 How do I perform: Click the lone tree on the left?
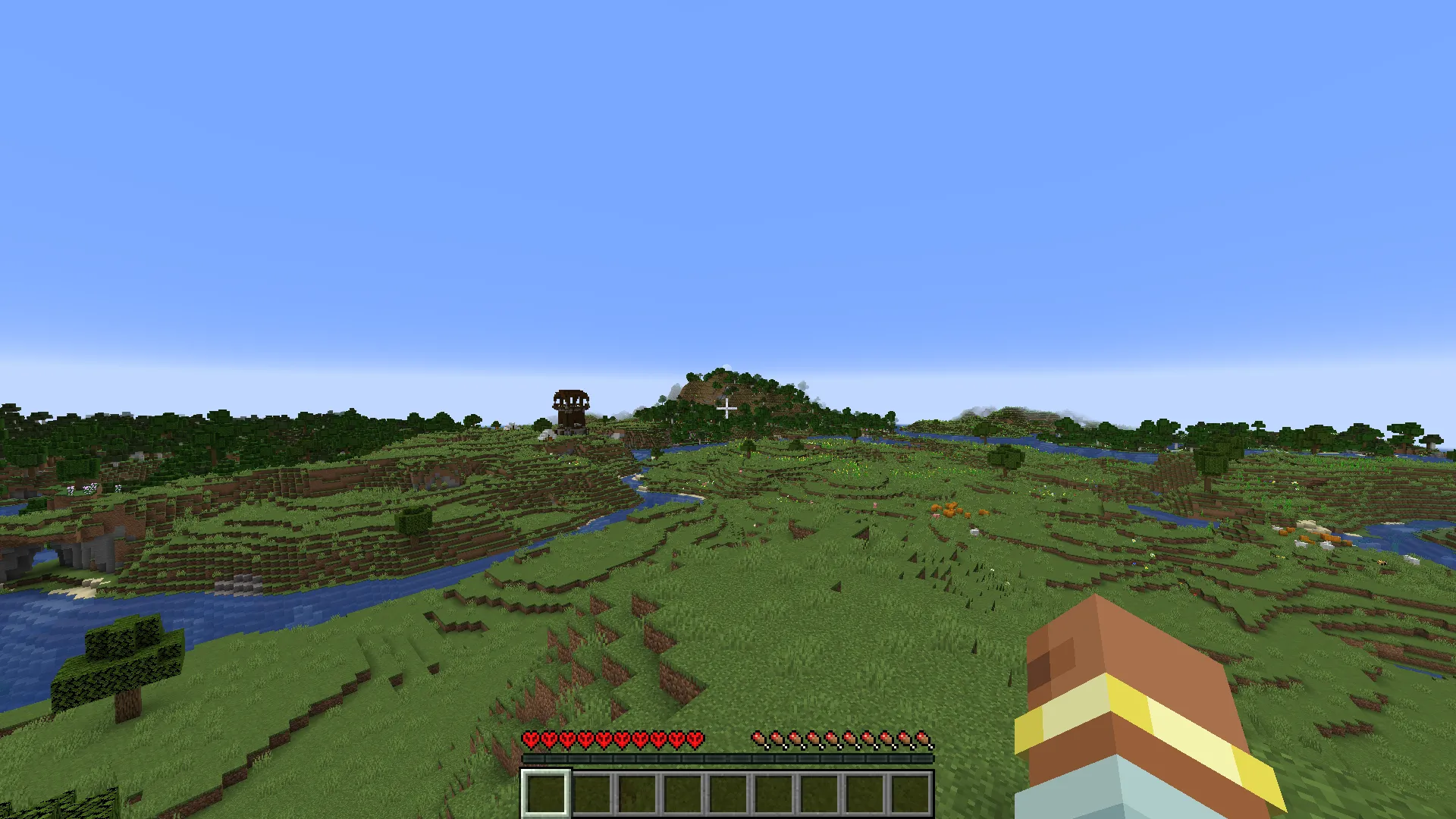(121, 660)
